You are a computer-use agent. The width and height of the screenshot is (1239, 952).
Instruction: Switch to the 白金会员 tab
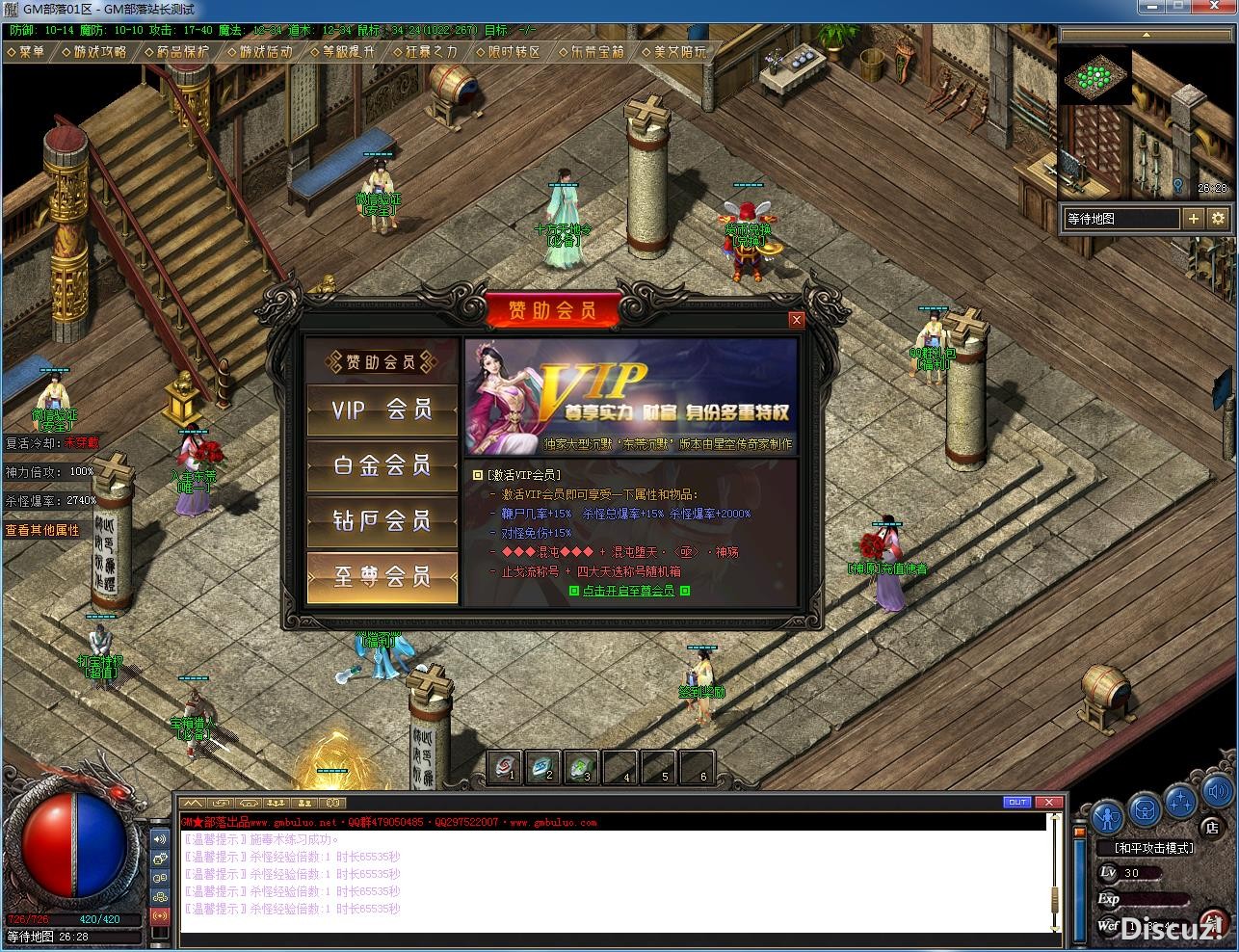pyautogui.click(x=382, y=465)
